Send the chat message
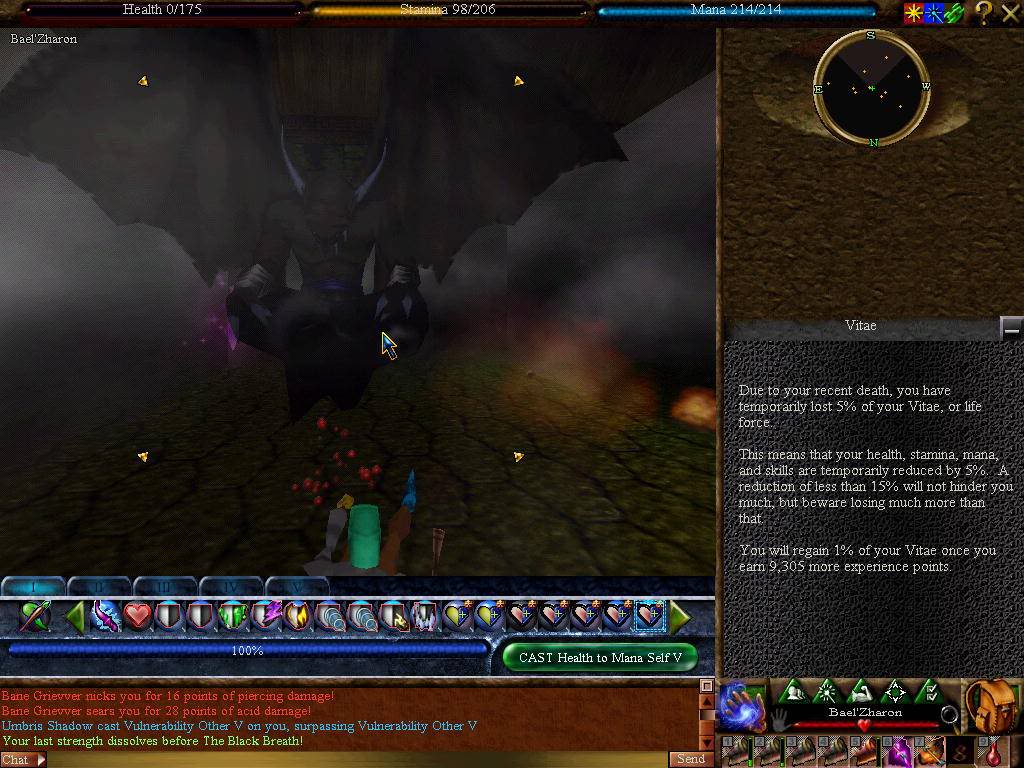 coord(691,759)
